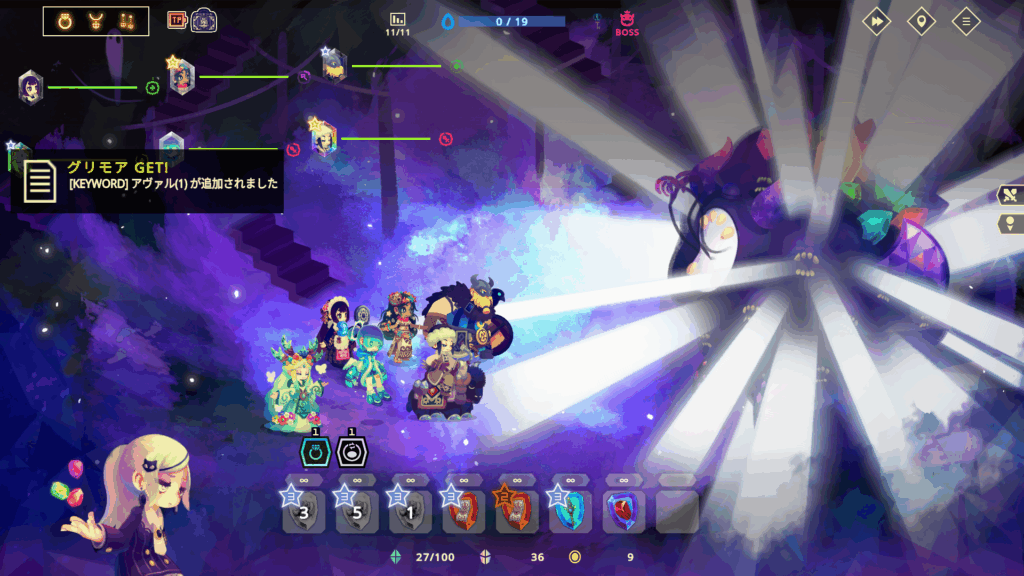Select the red gem shield card
Image resolution: width=1024 pixels, height=576 pixels.
625,511
